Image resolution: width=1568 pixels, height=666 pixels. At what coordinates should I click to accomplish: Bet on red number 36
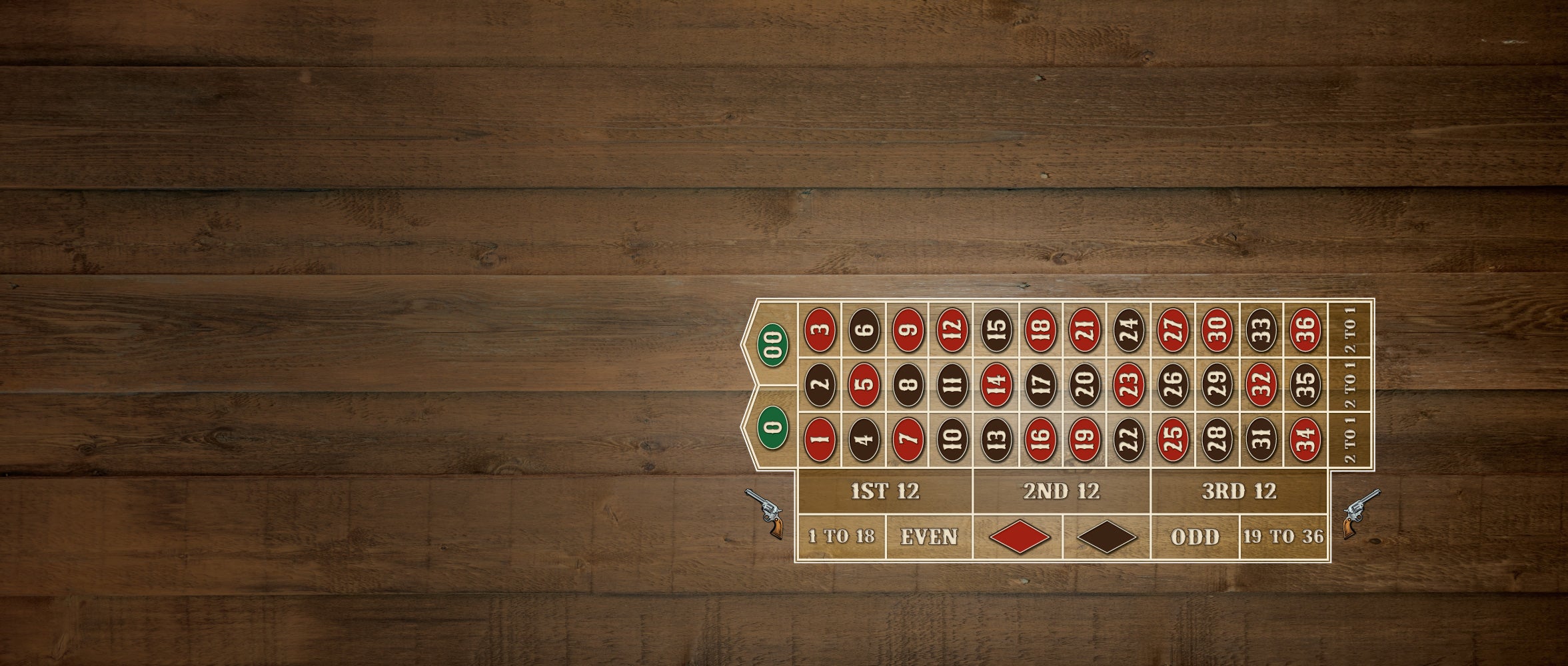click(x=1305, y=329)
